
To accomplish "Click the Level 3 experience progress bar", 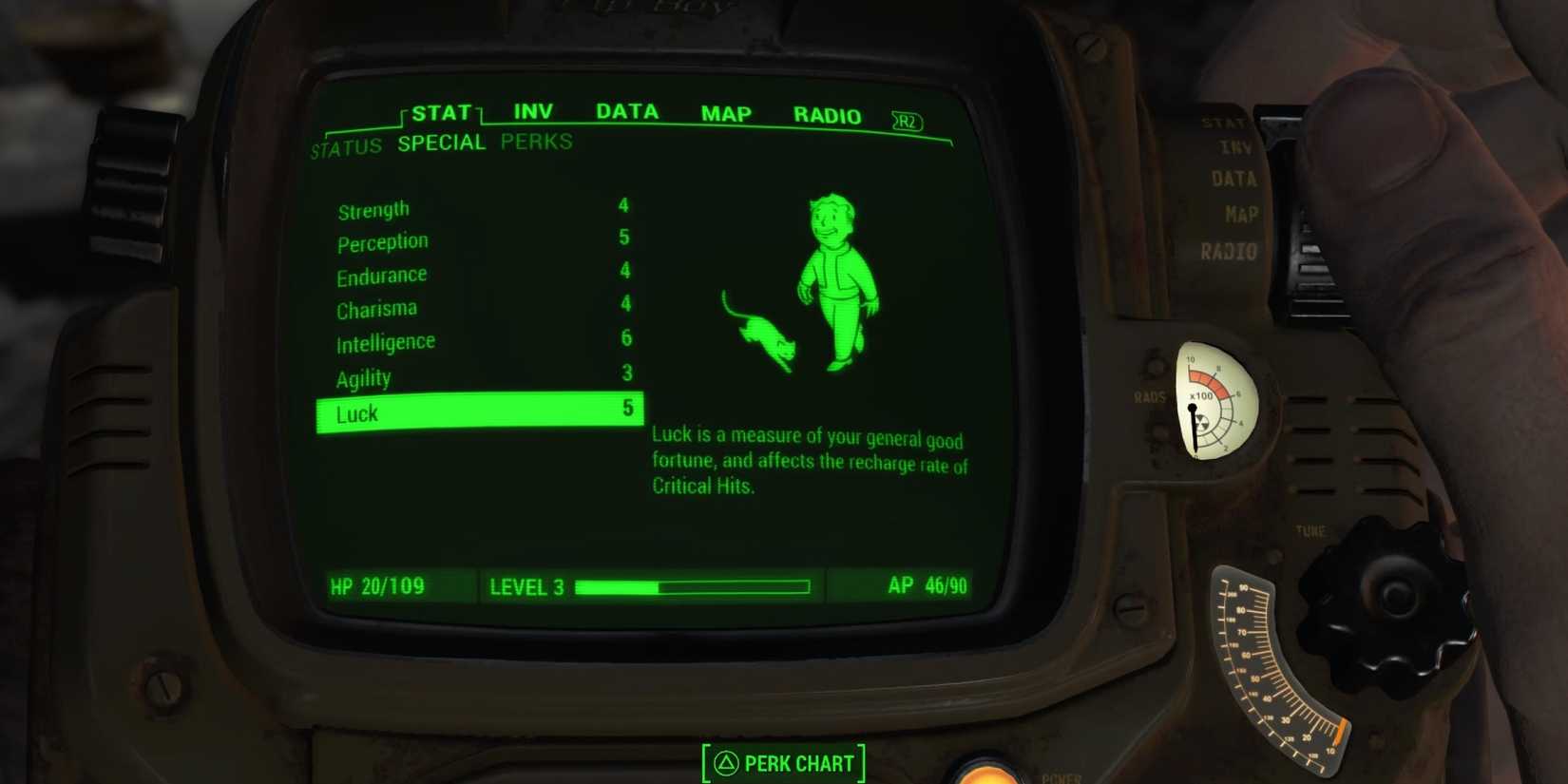I will tap(694, 586).
